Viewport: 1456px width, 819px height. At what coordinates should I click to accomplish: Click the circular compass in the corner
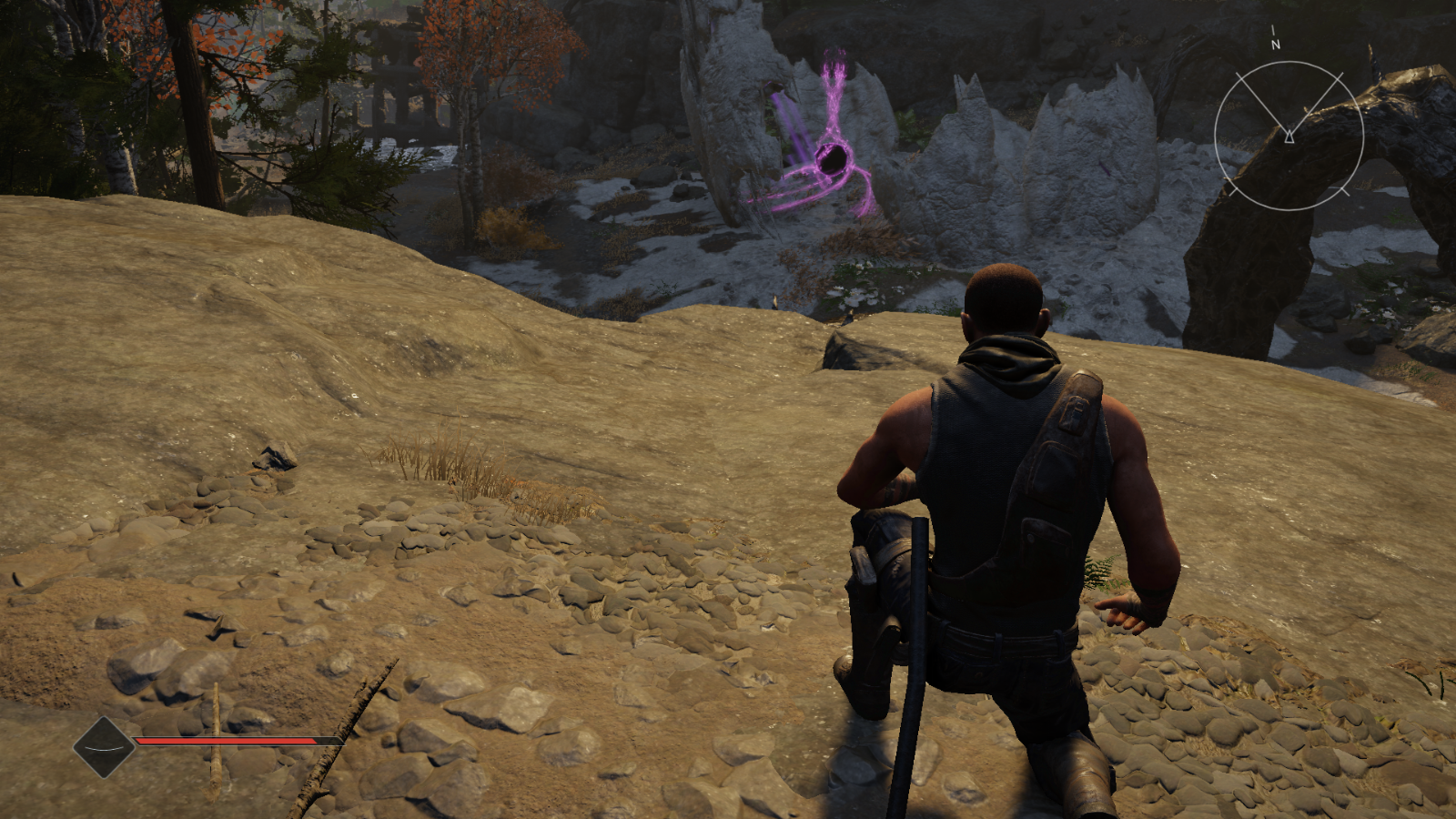pyautogui.click(x=1289, y=136)
